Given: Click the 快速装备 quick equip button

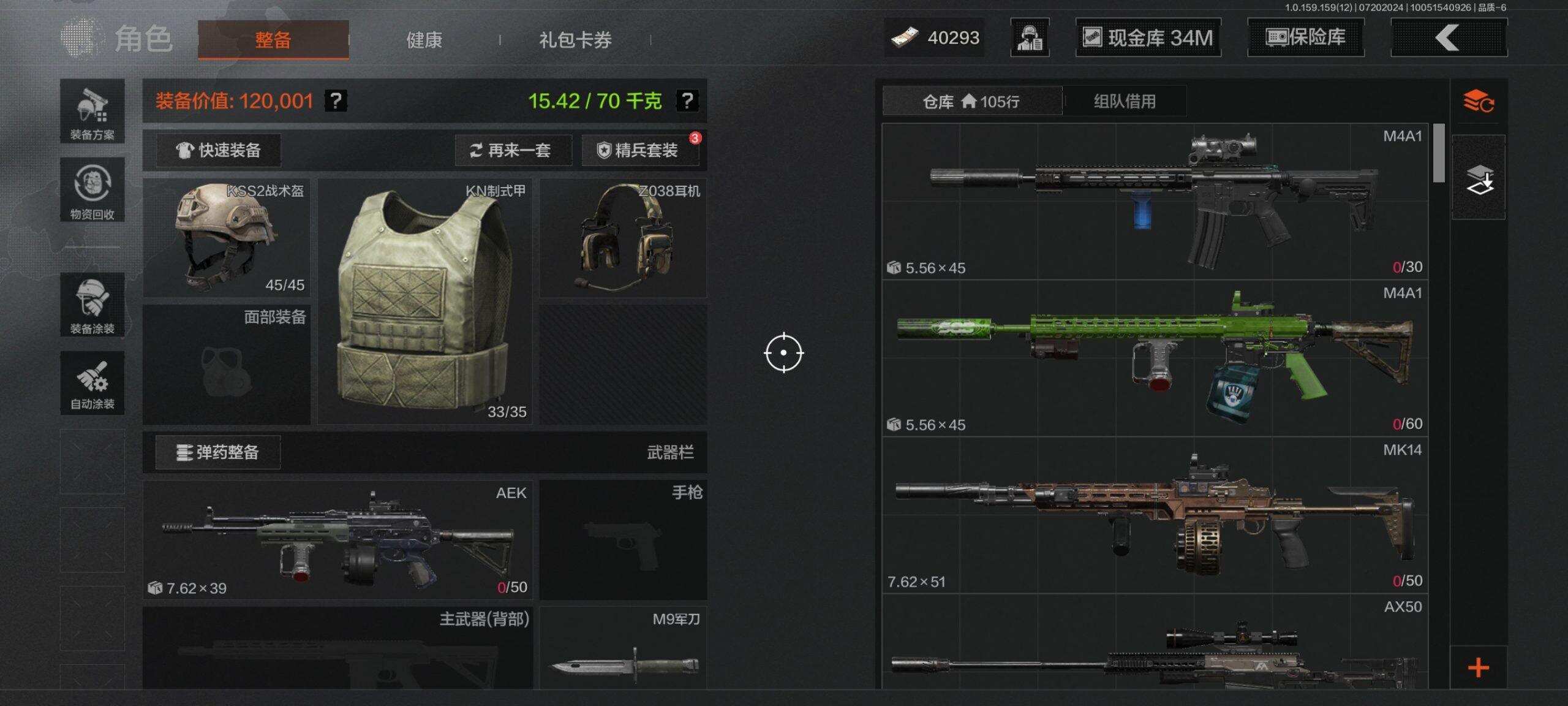Looking at the screenshot, I should click(219, 150).
